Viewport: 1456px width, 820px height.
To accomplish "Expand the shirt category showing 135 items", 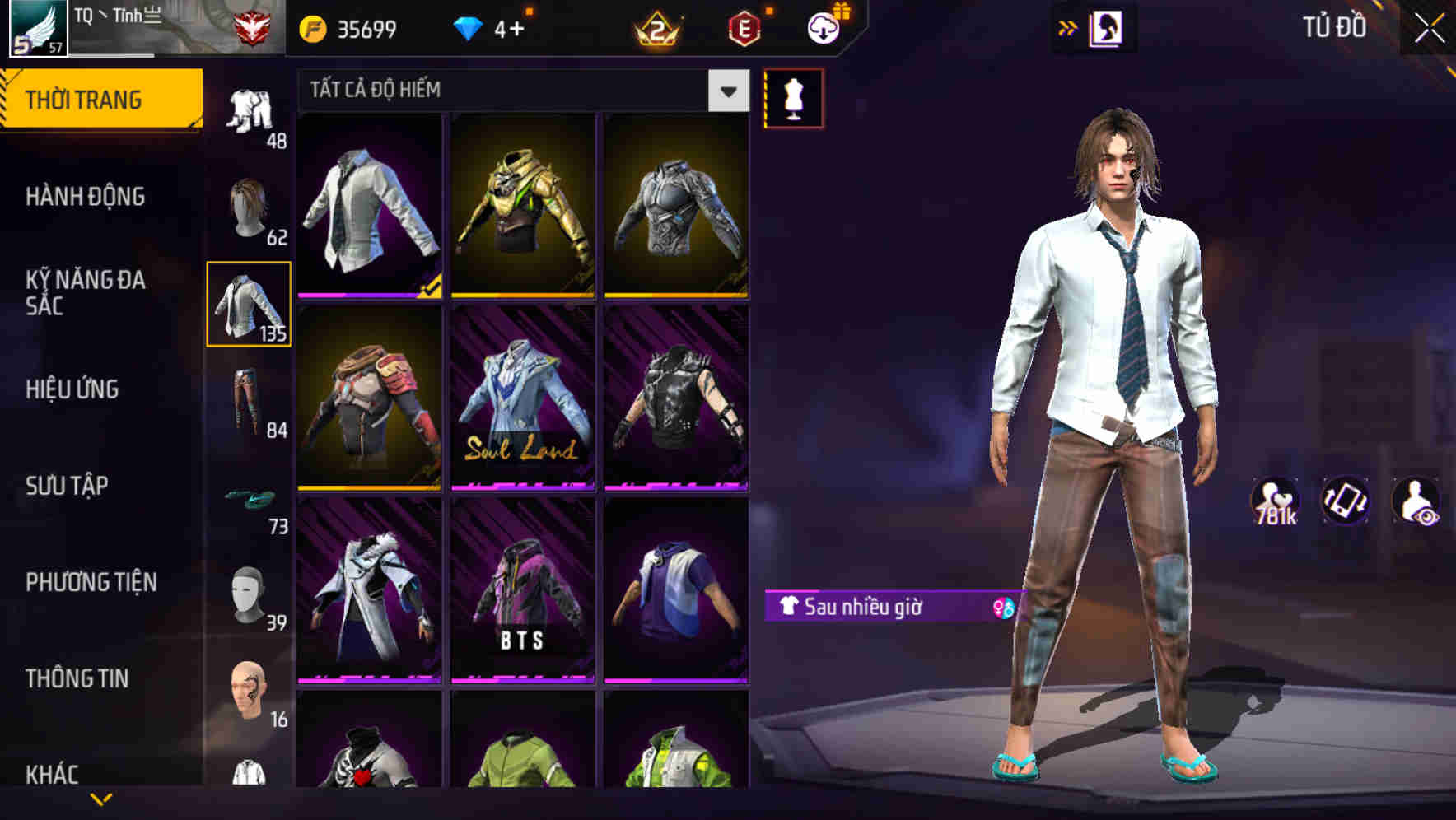I will 250,305.
